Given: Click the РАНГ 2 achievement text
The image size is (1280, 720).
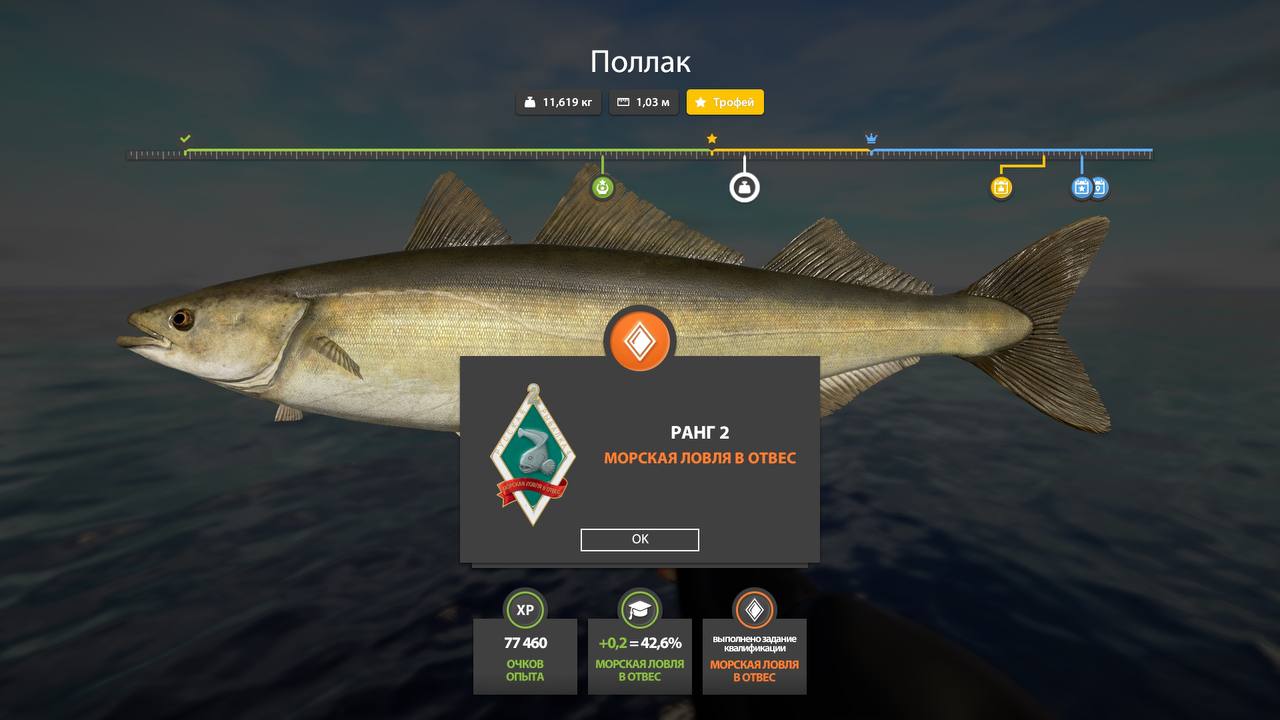Looking at the screenshot, I should click(699, 432).
